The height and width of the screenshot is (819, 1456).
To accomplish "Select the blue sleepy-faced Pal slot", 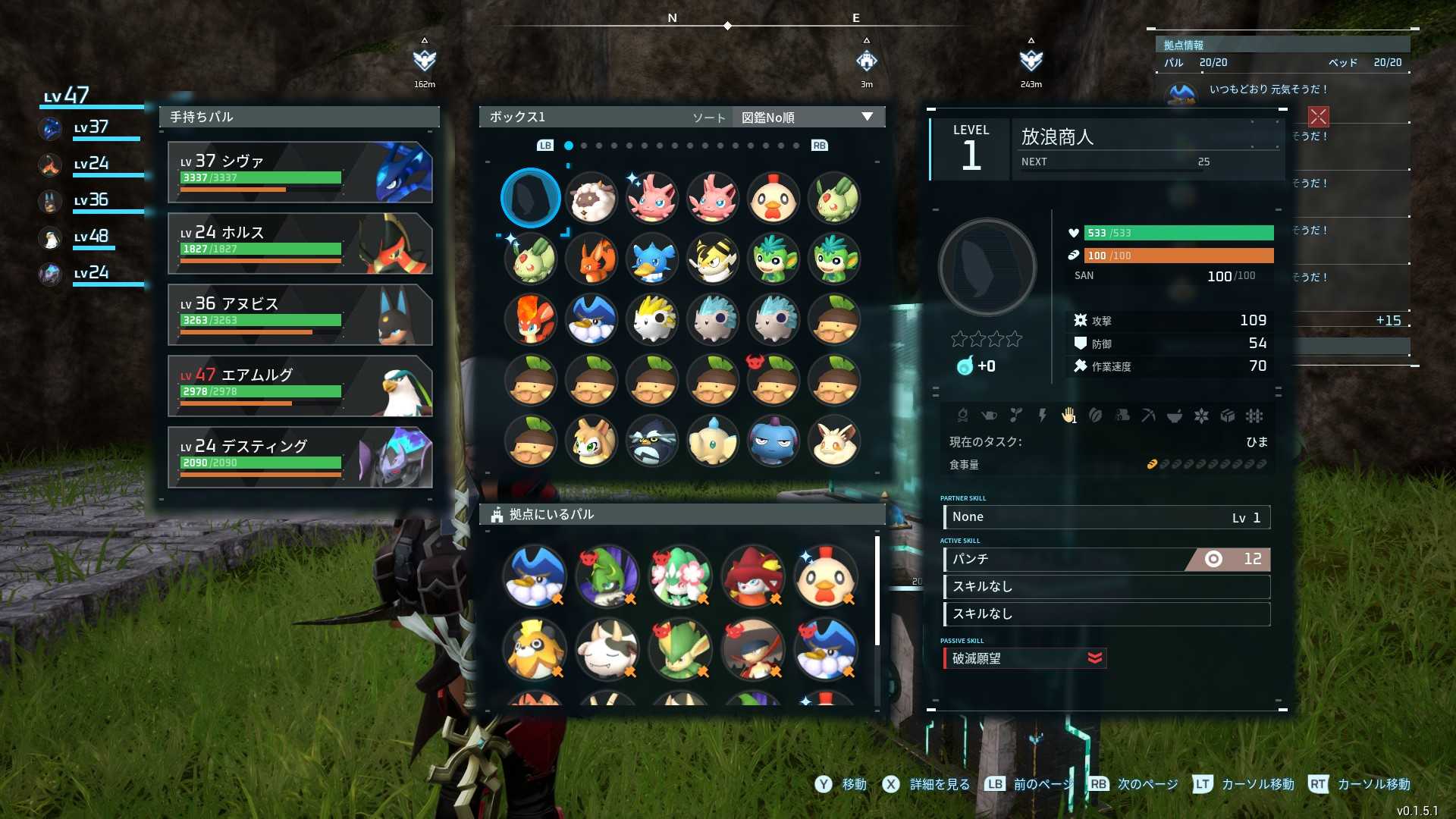I will pos(773,441).
